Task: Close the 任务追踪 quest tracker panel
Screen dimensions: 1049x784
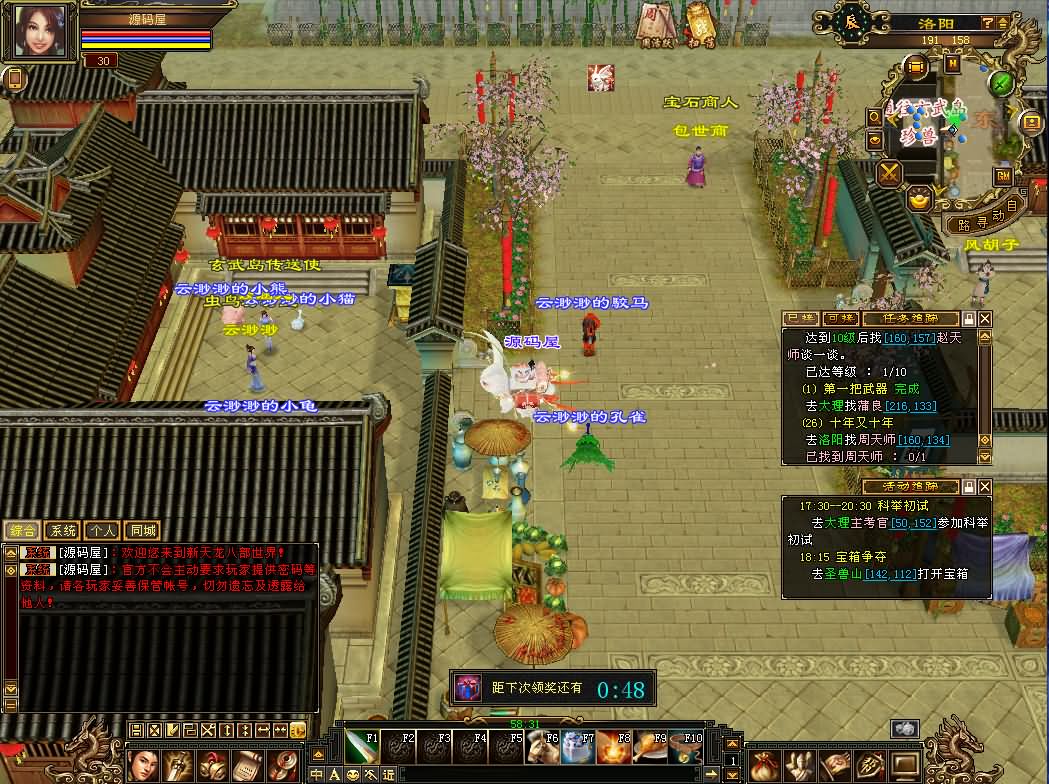Action: 985,318
